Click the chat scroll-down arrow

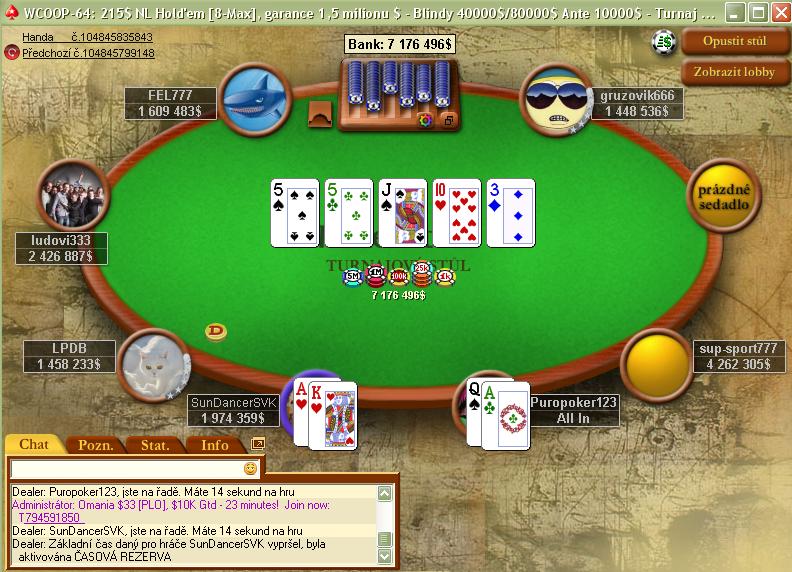click(x=384, y=556)
